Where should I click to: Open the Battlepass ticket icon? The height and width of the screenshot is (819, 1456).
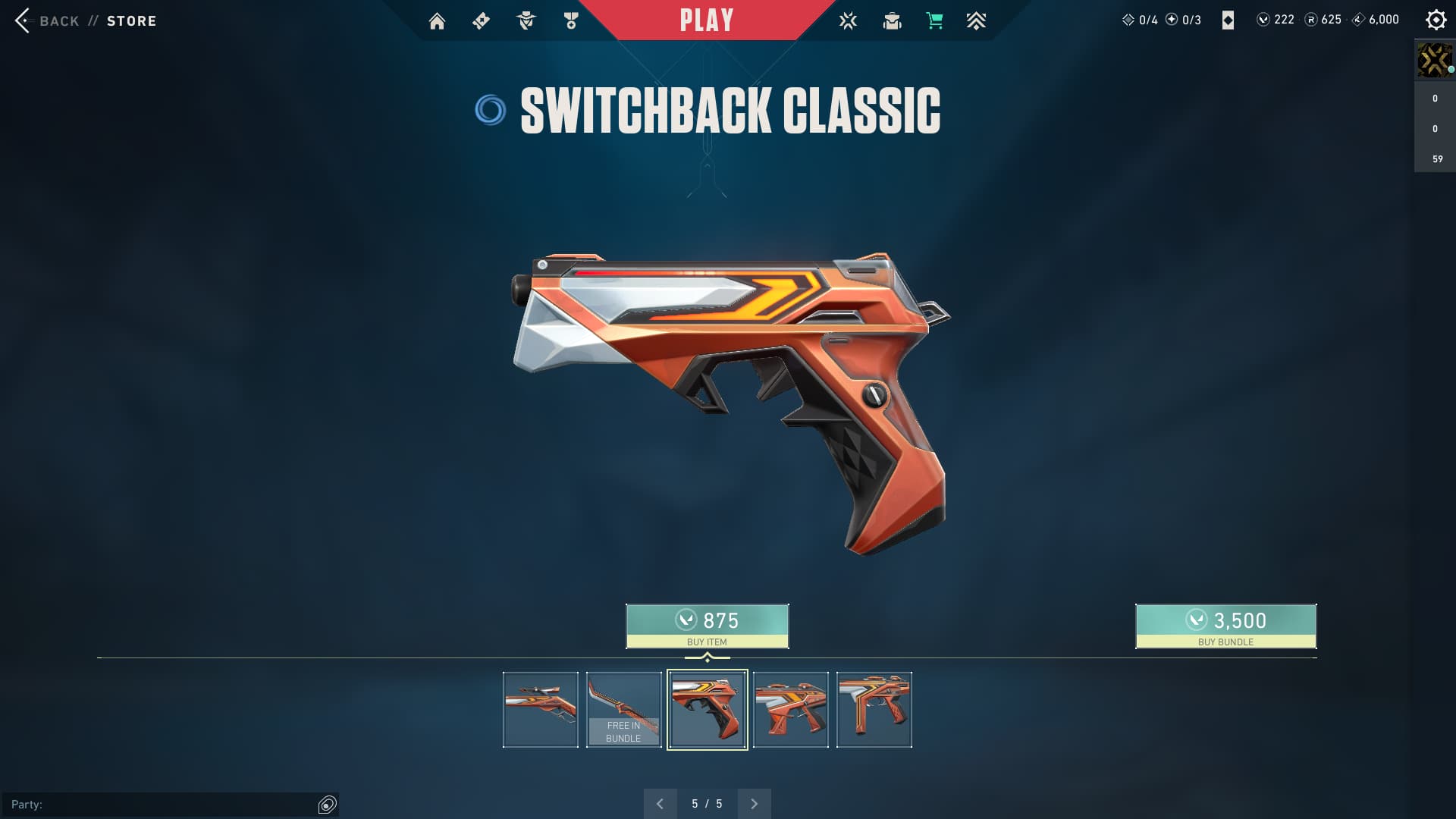(x=481, y=20)
